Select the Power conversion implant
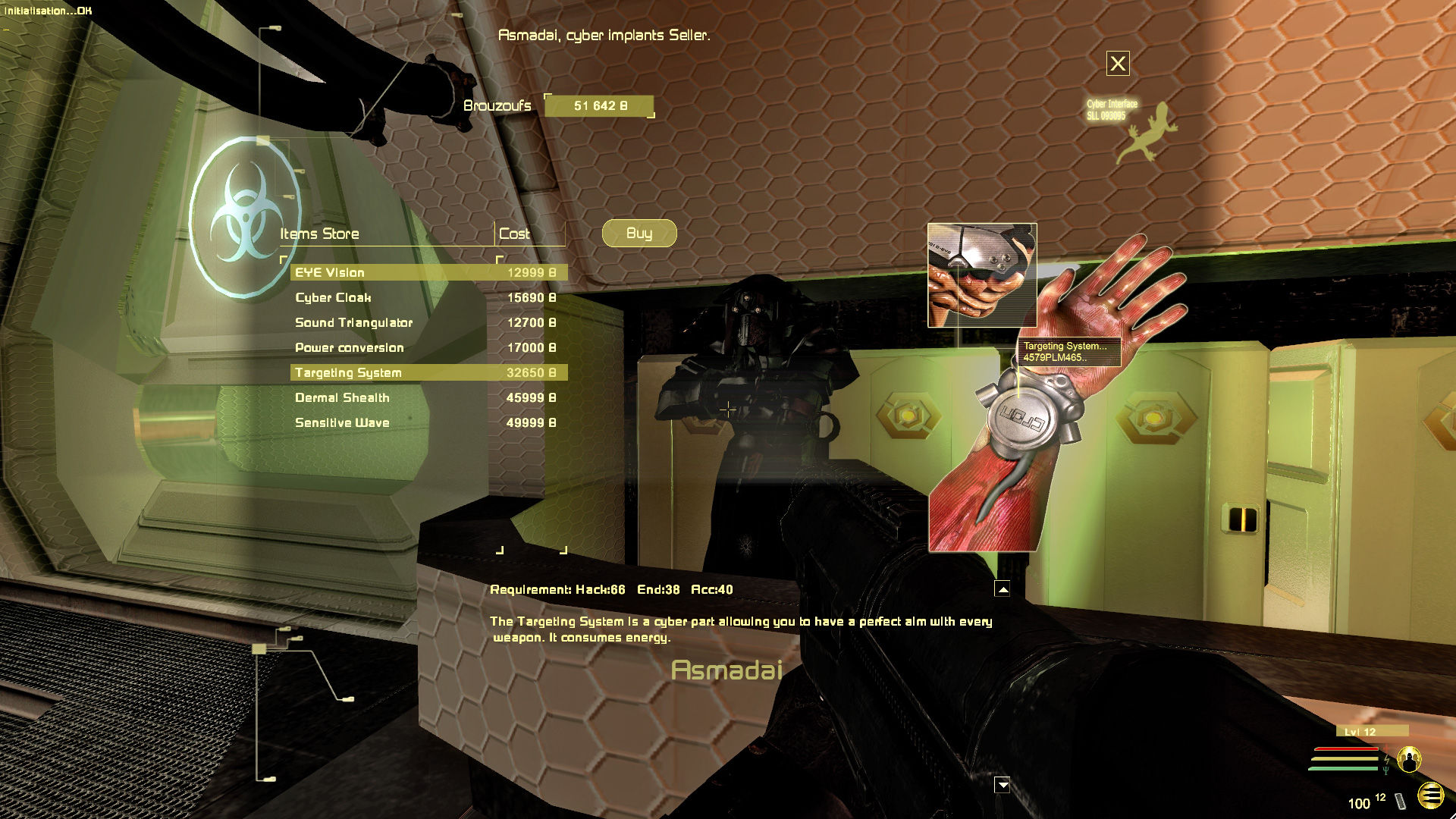Screen dimensions: 1456x819 (x=350, y=347)
